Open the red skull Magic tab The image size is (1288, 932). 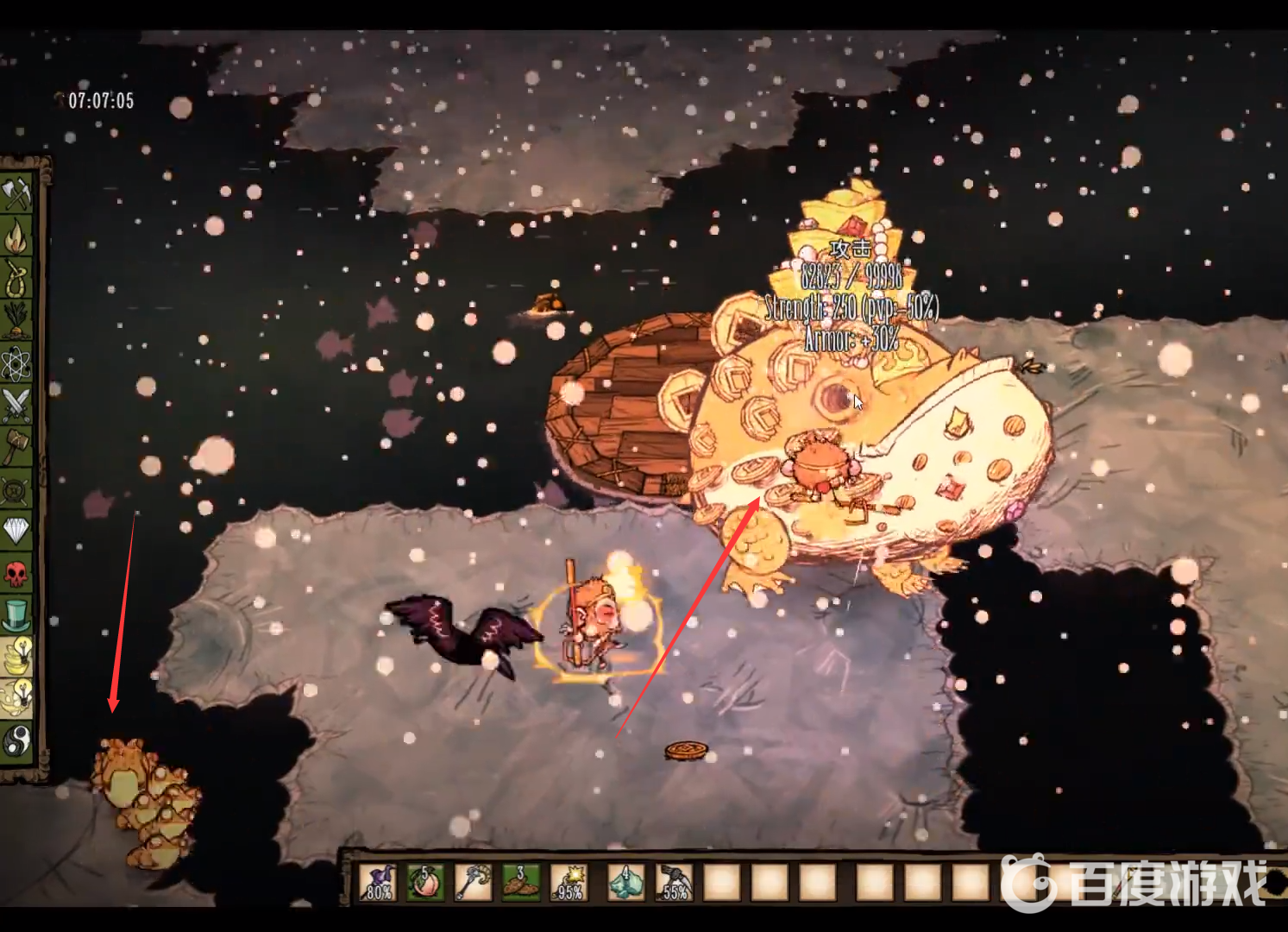(x=16, y=572)
